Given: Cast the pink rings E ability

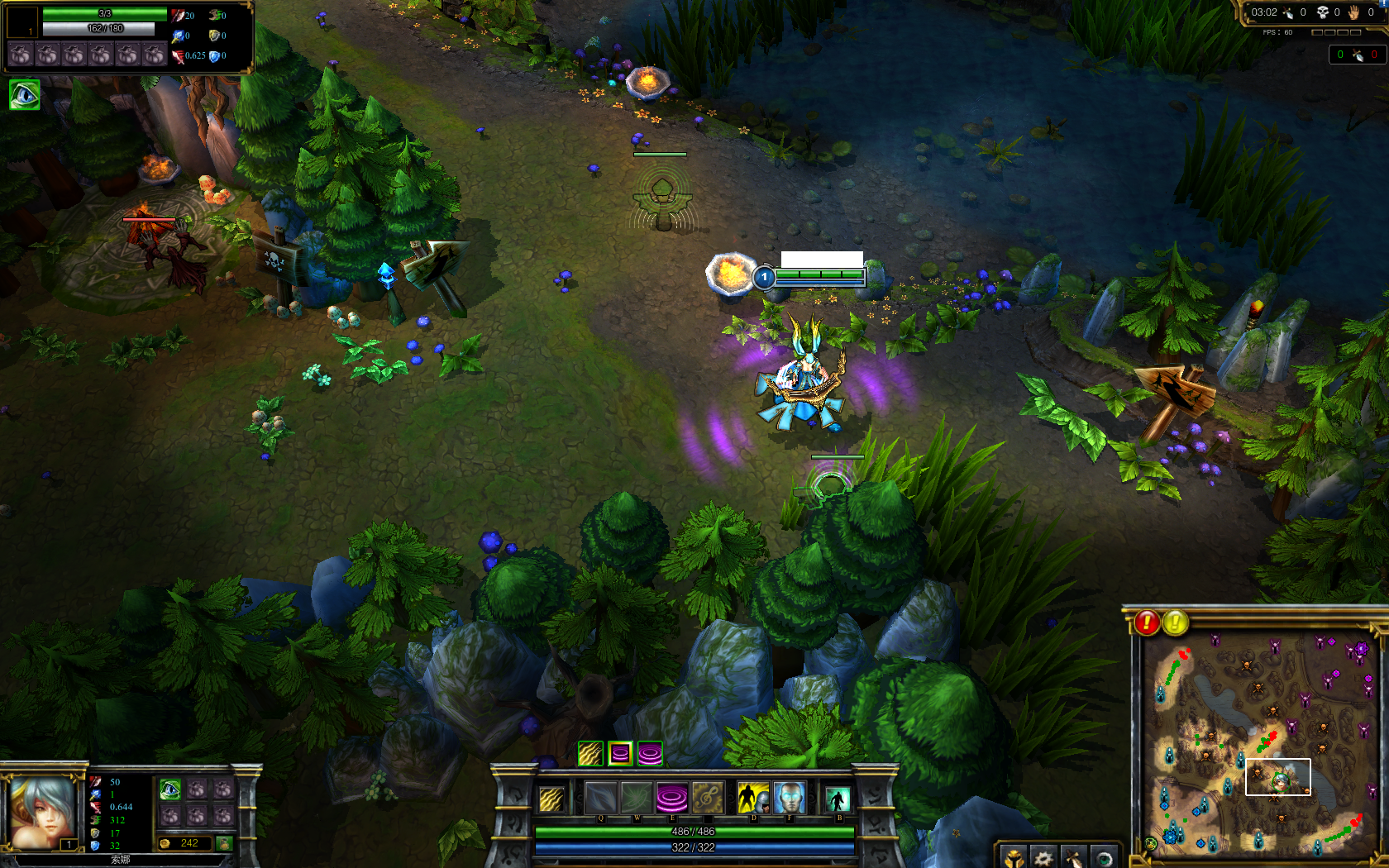Looking at the screenshot, I should [671, 798].
